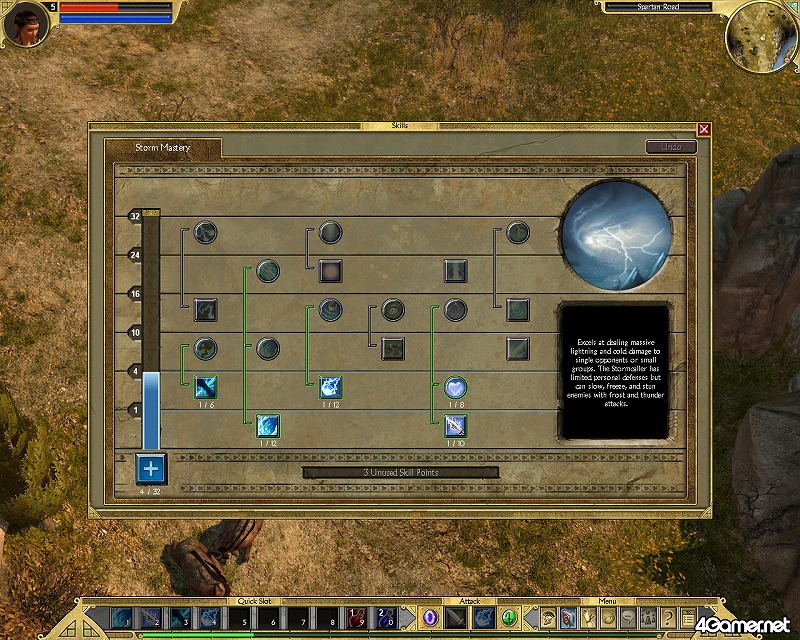Upgrade the skill showing 1/6
This screenshot has width=800, height=640.
click(207, 385)
